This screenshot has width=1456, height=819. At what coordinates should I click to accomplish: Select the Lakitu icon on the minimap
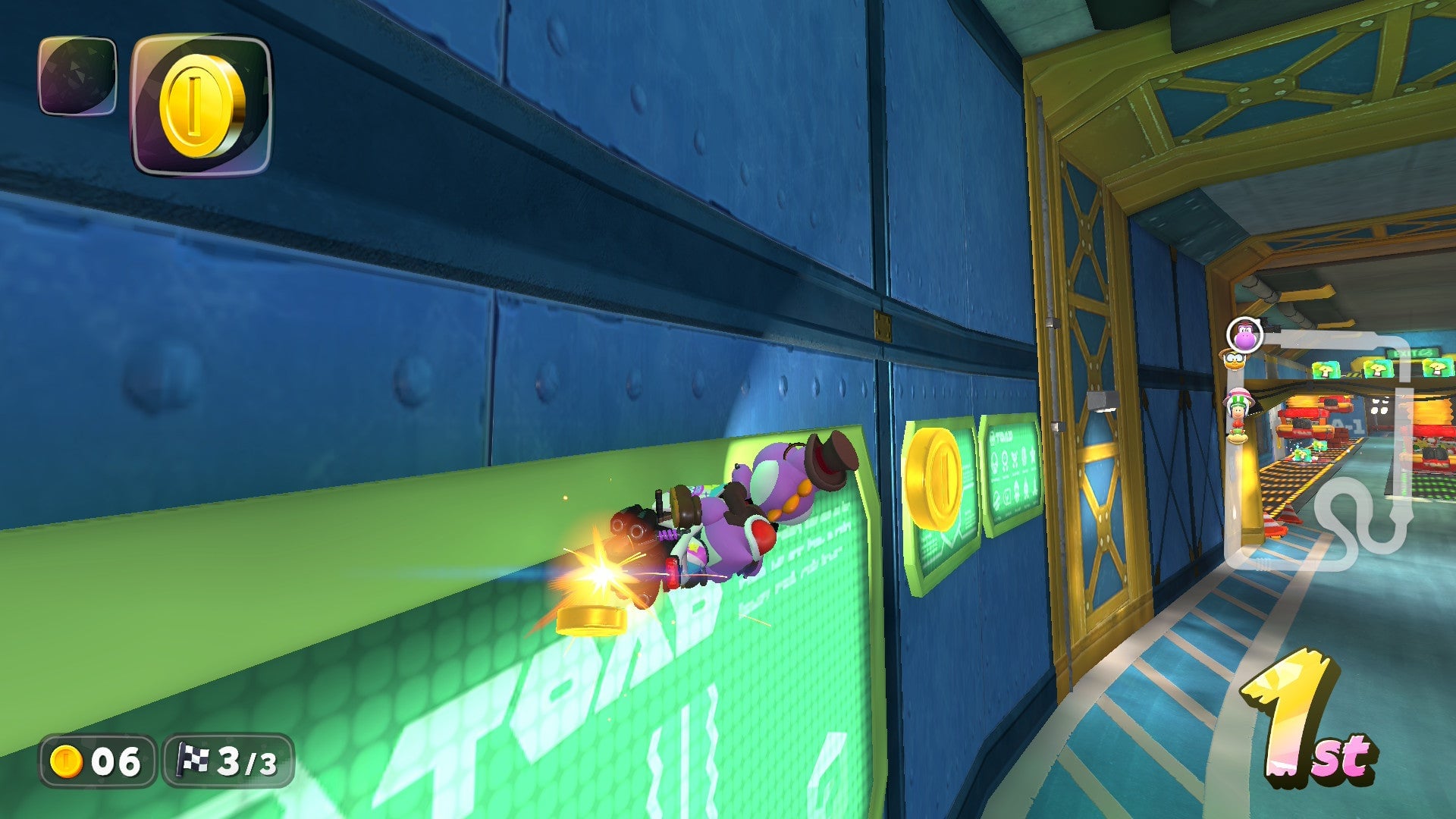[1234, 362]
